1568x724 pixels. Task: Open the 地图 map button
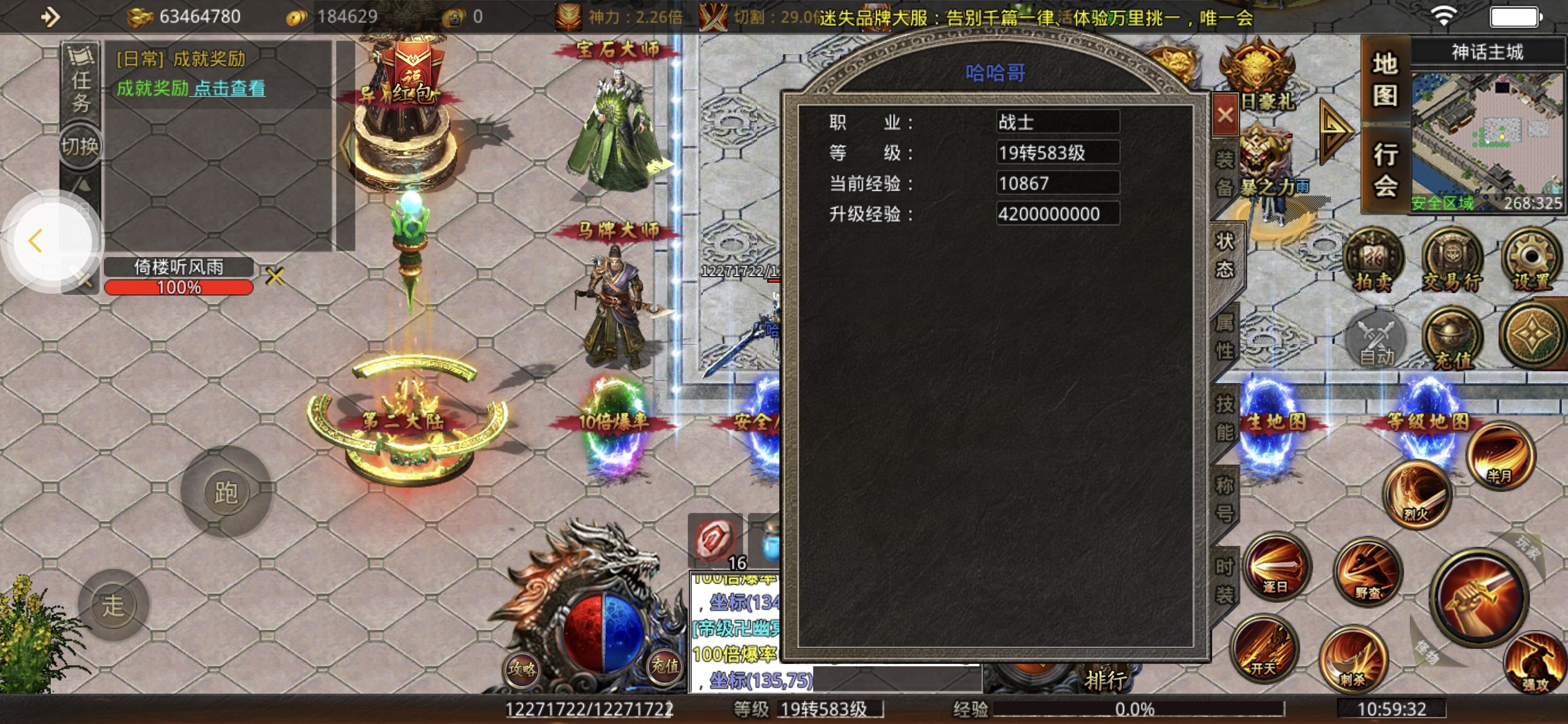click(1384, 79)
